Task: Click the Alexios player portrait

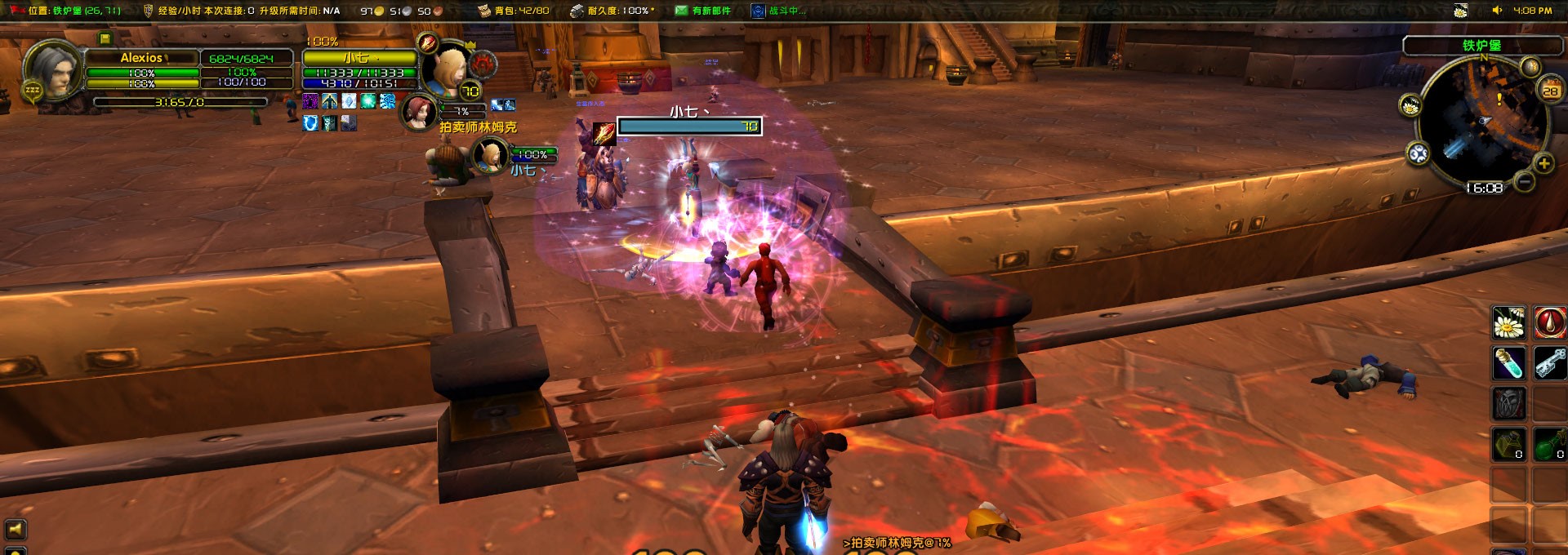Action: point(53,71)
